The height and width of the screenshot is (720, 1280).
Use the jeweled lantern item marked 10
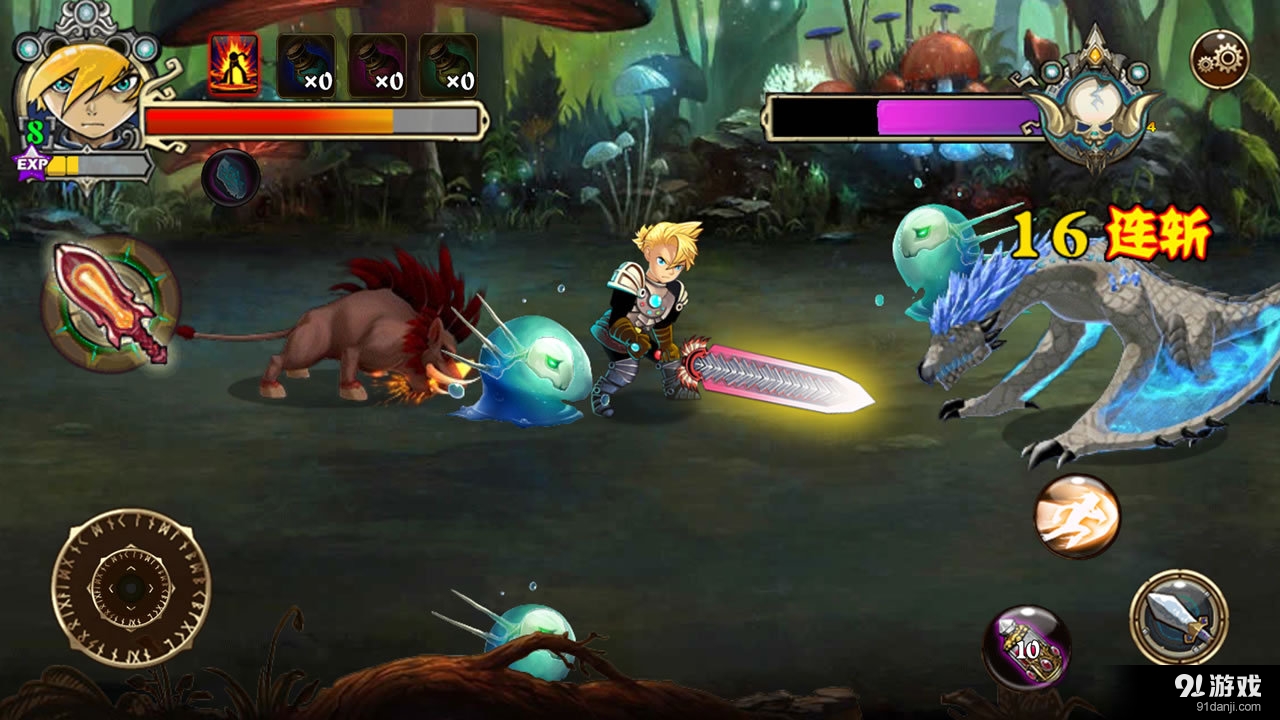point(1027,647)
